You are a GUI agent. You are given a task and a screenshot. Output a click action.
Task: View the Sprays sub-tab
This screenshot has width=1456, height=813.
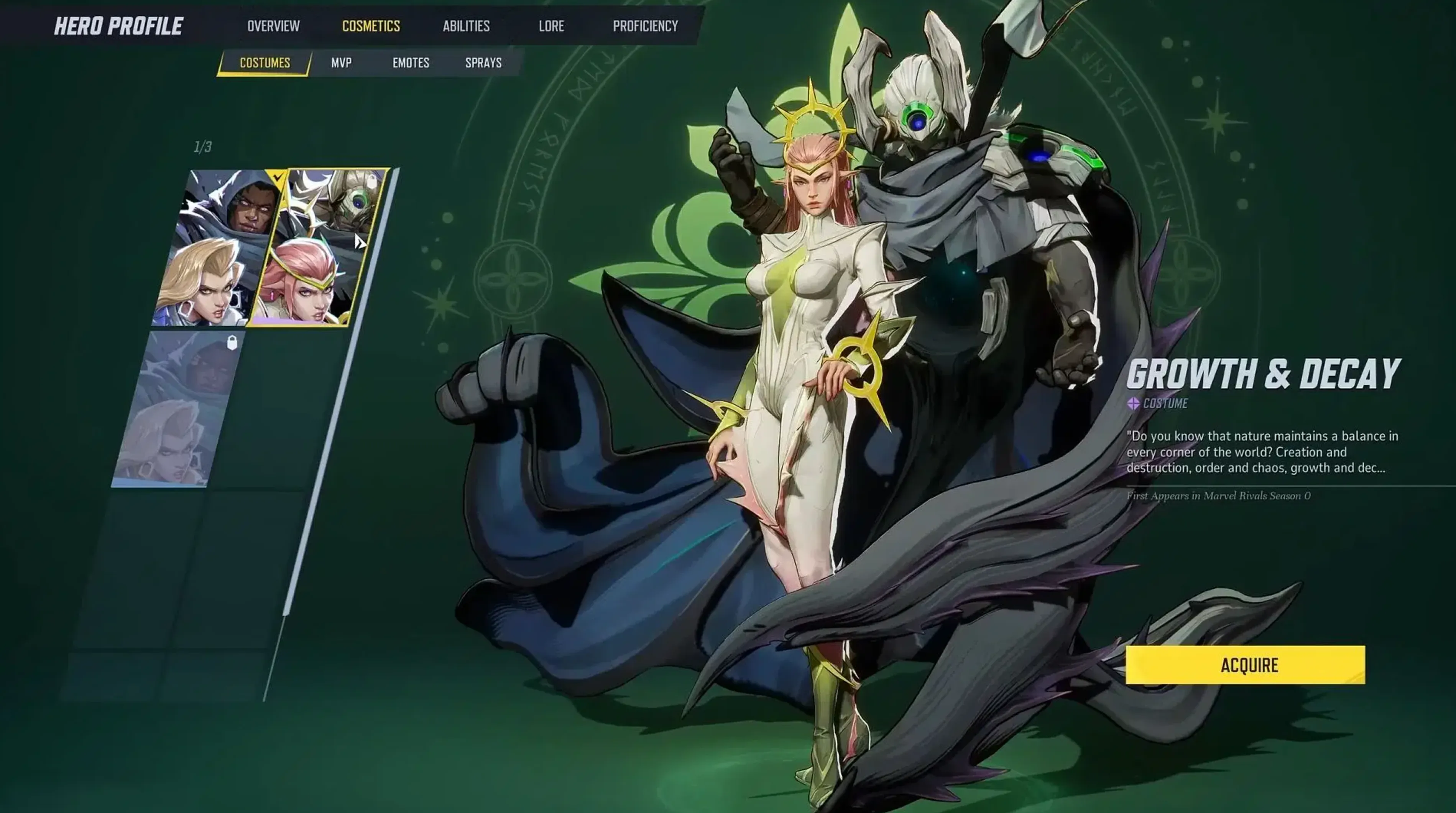[x=483, y=63]
